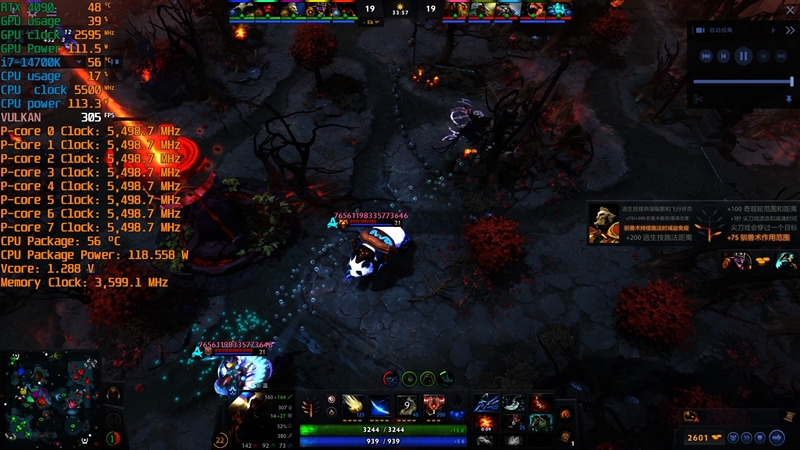This screenshot has width=800, height=450.
Task: Pause the replay playback
Action: pyautogui.click(x=743, y=57)
